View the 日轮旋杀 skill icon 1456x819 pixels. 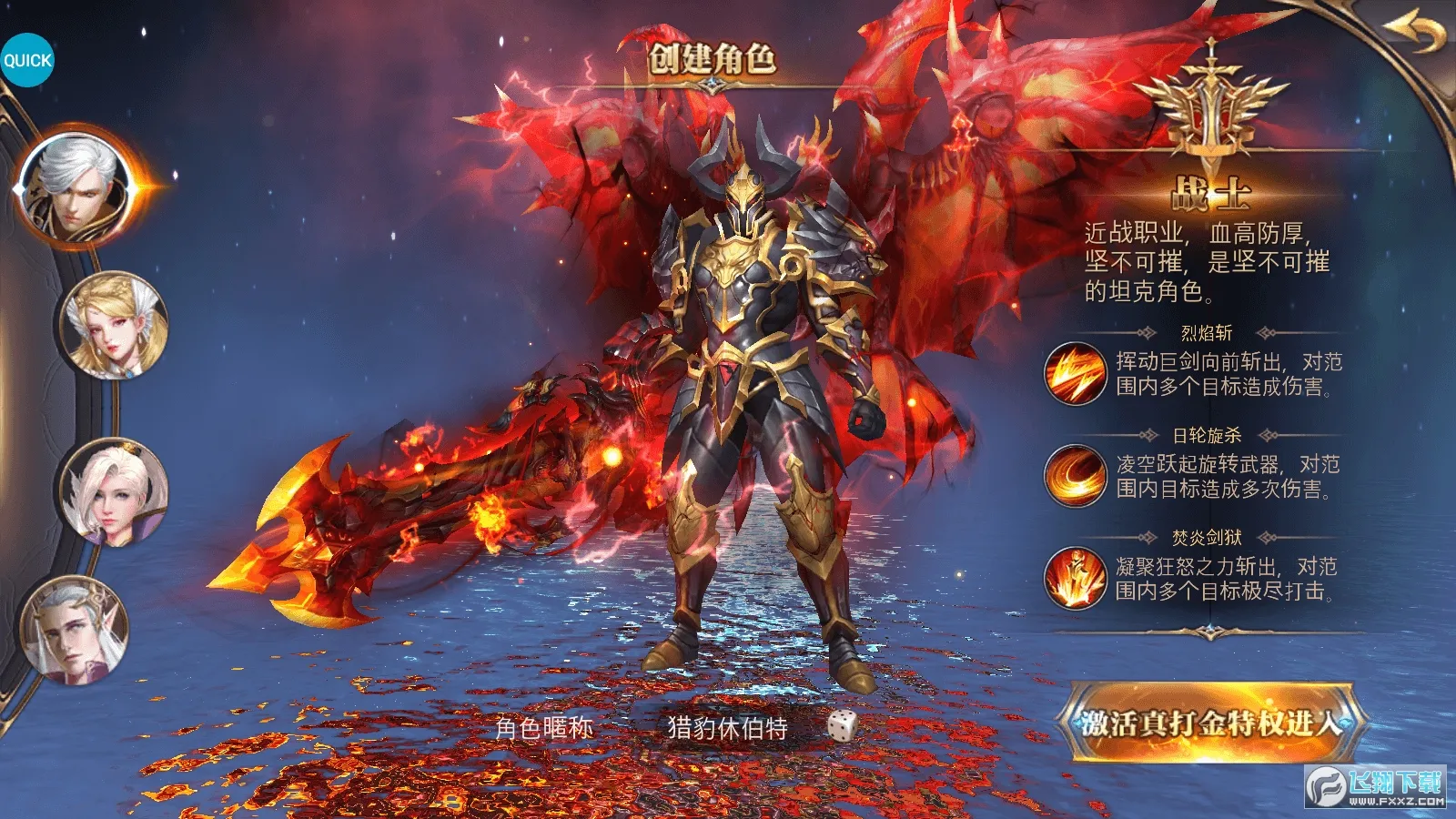point(1075,475)
